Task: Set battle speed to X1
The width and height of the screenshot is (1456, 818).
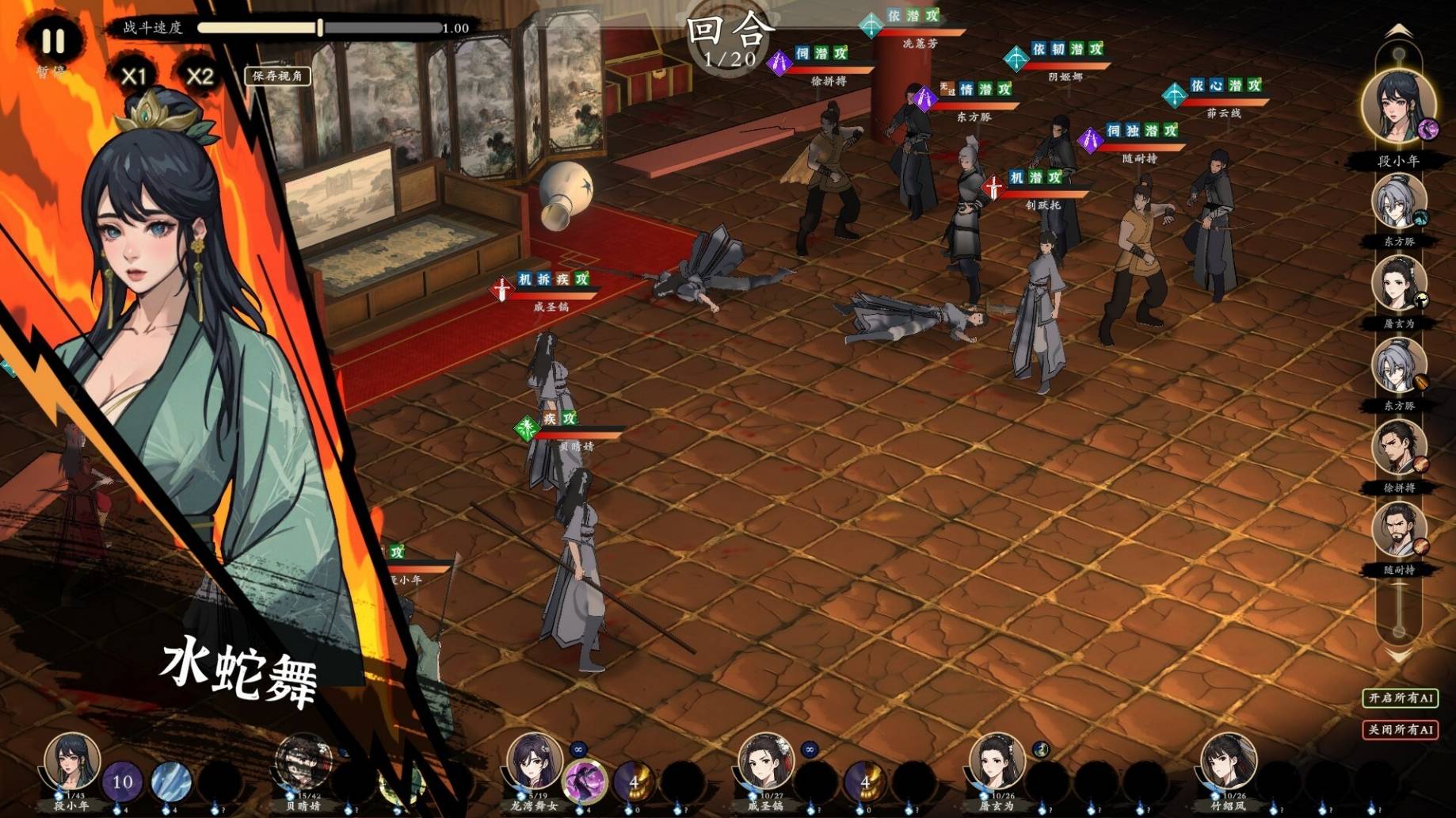Action: (133, 76)
